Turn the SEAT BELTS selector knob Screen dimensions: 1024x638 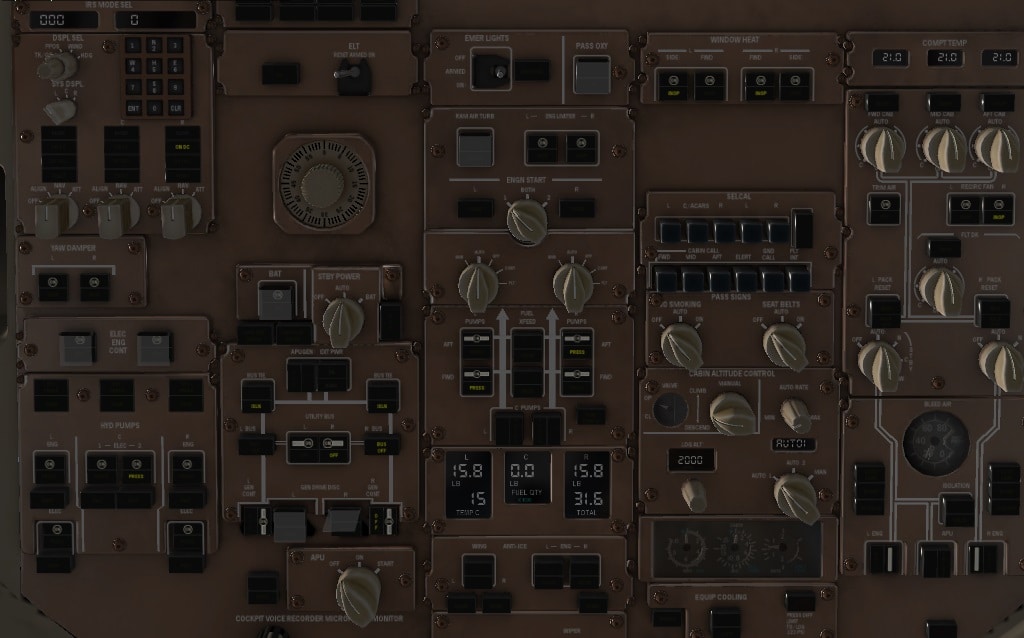(784, 345)
